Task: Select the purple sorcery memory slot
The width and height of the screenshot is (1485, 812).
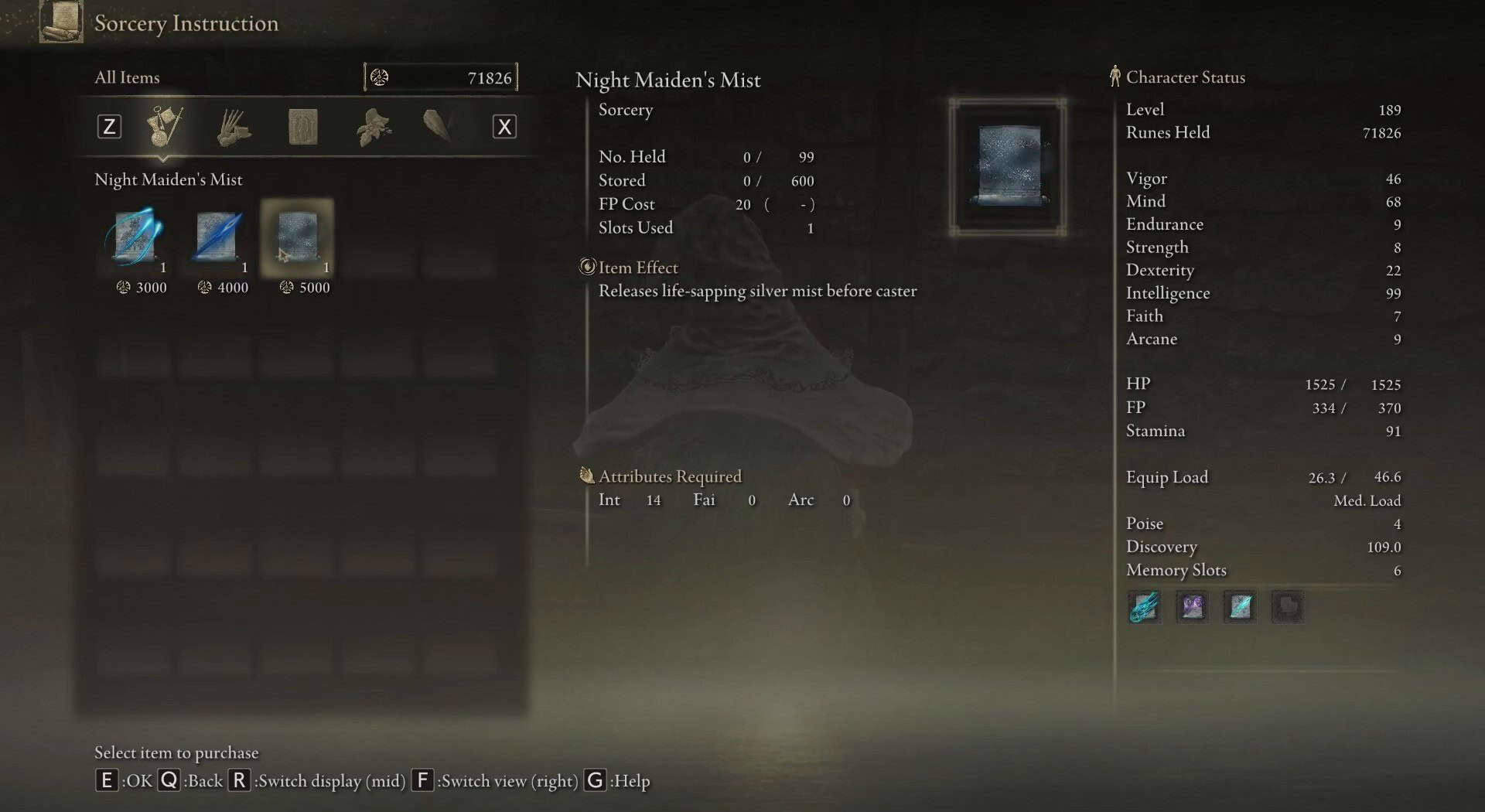Action: coord(1192,607)
